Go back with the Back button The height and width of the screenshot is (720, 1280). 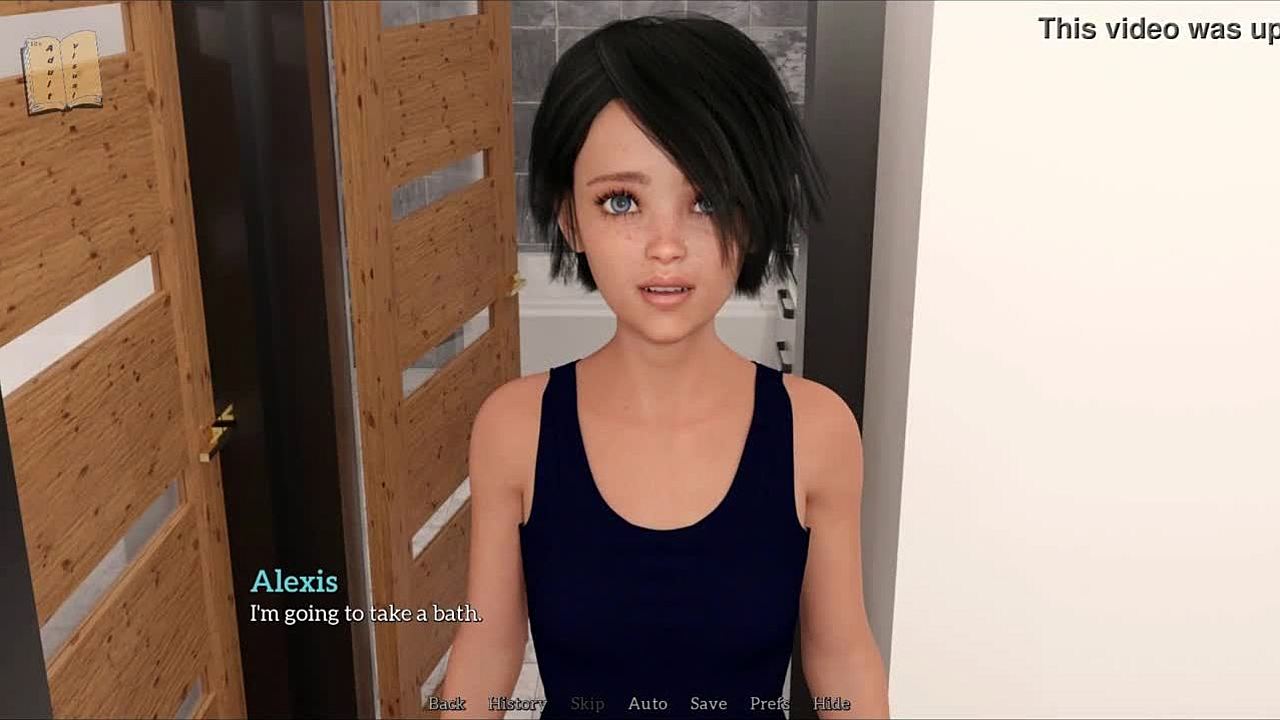point(447,704)
